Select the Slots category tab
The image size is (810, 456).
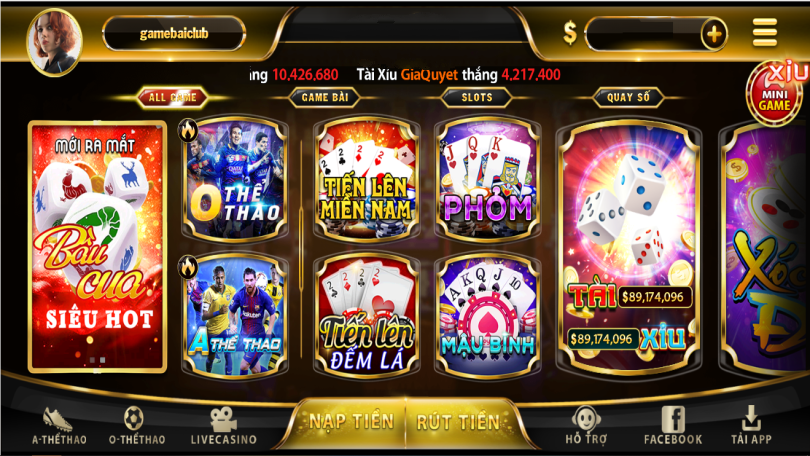pos(476,97)
